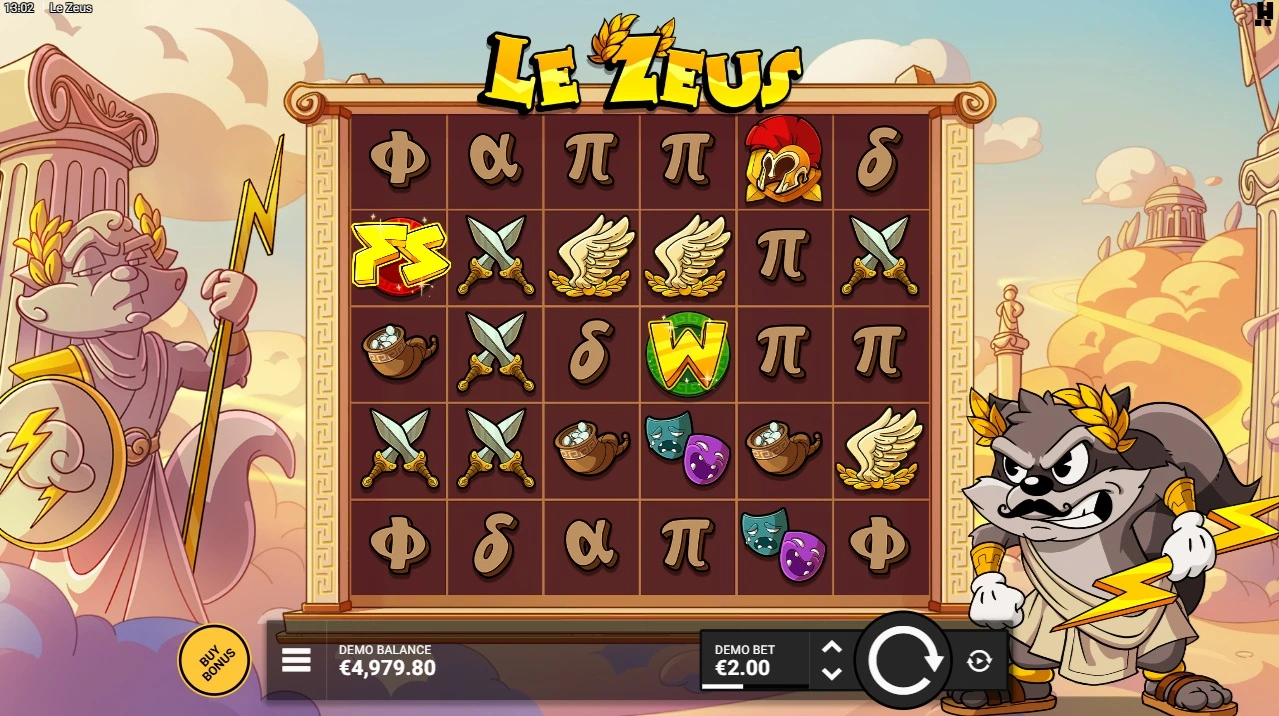
Task: Spin the reels
Action: coord(905,660)
